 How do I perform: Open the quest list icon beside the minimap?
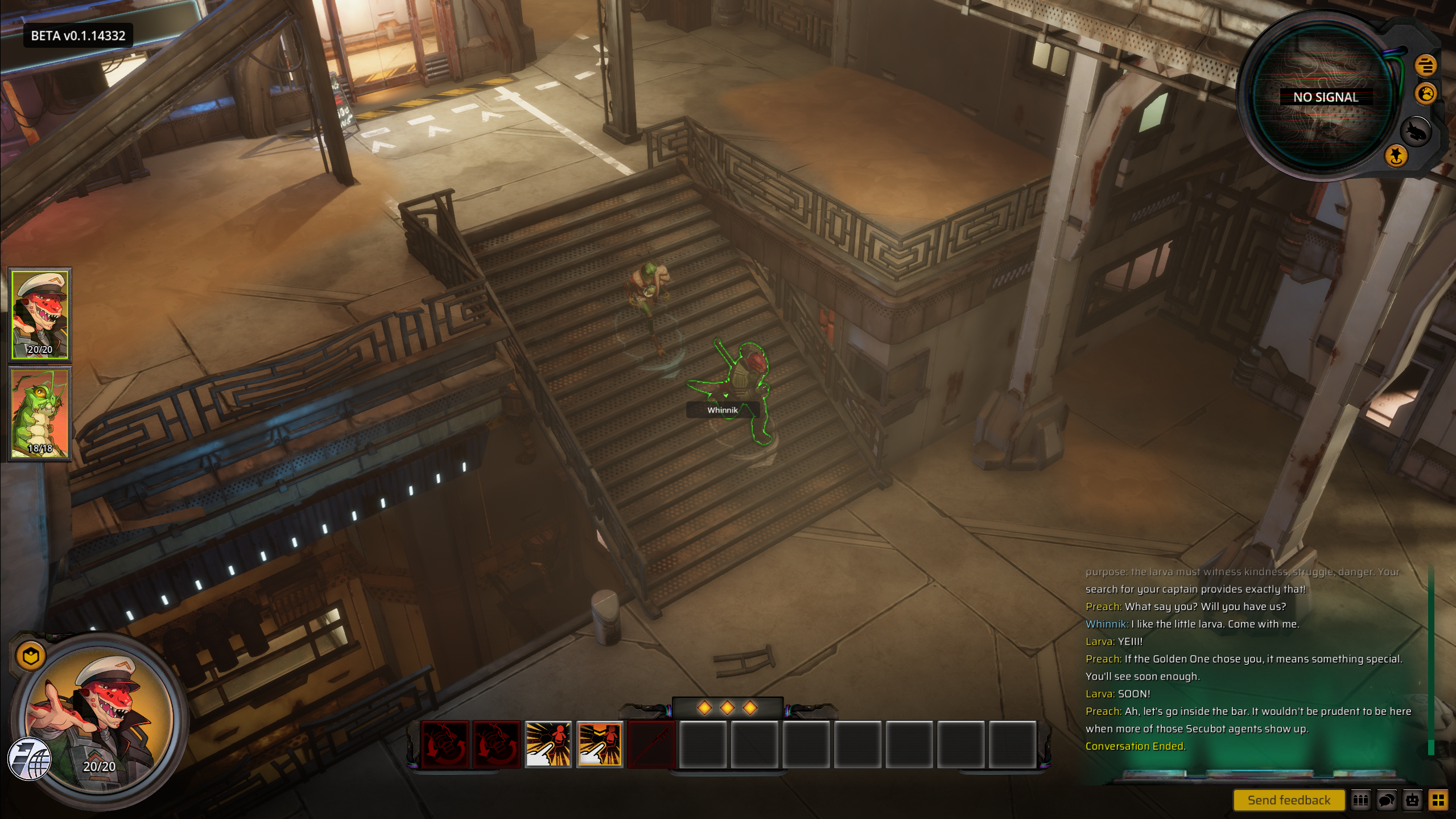[1425, 65]
